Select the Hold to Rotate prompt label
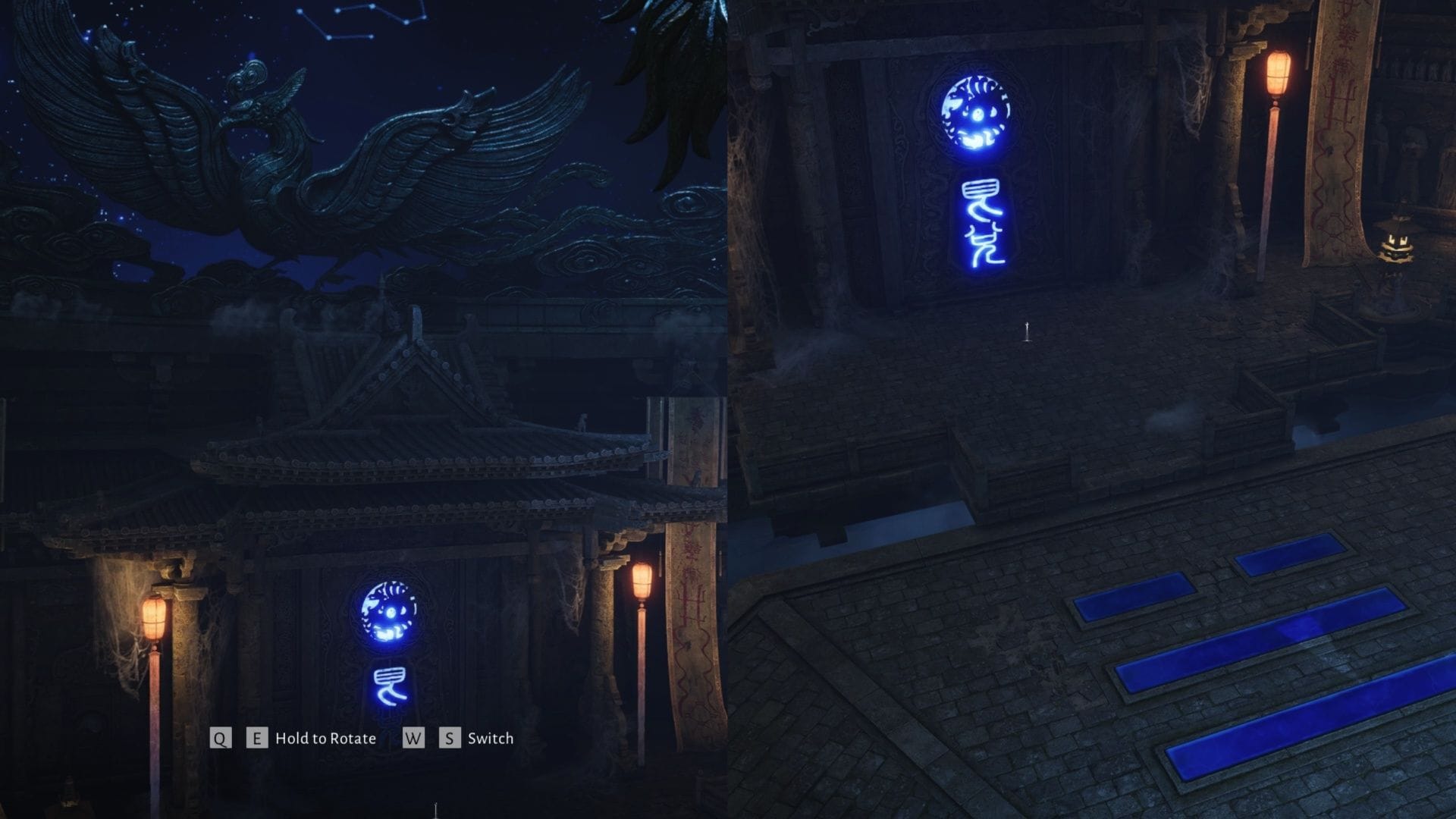Viewport: 1456px width, 819px height. point(328,738)
